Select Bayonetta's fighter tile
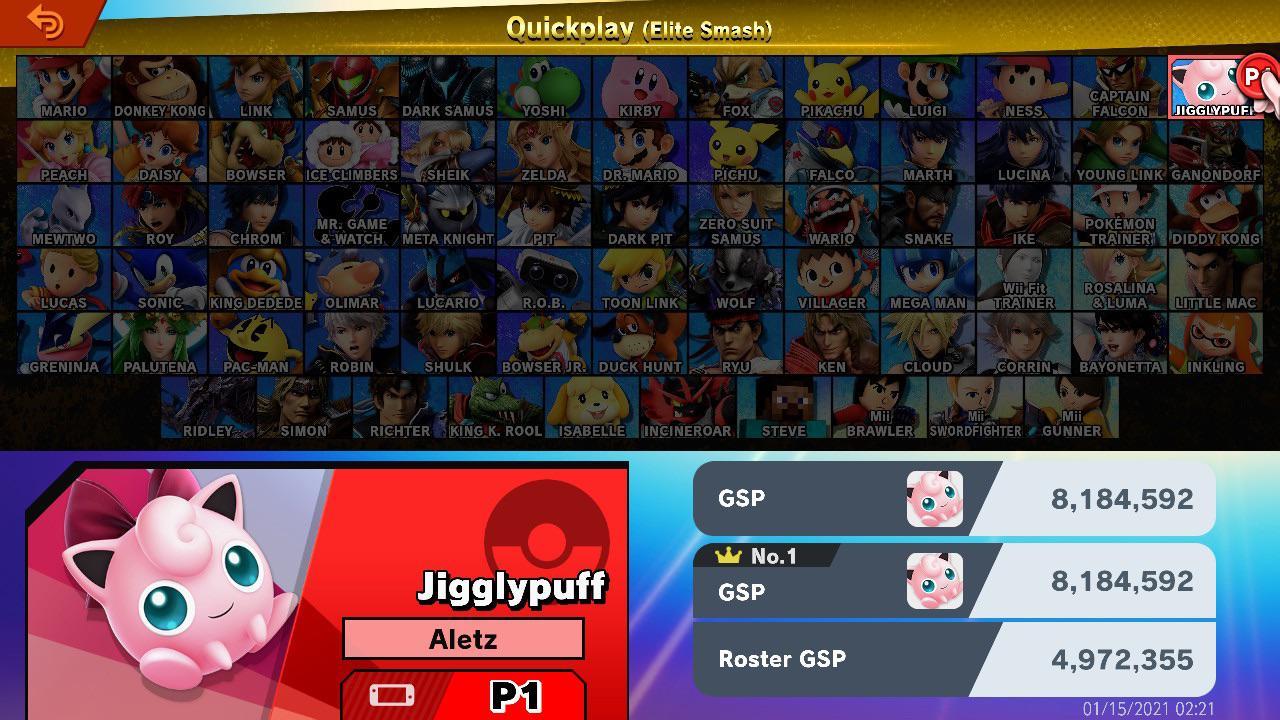 click(1121, 341)
